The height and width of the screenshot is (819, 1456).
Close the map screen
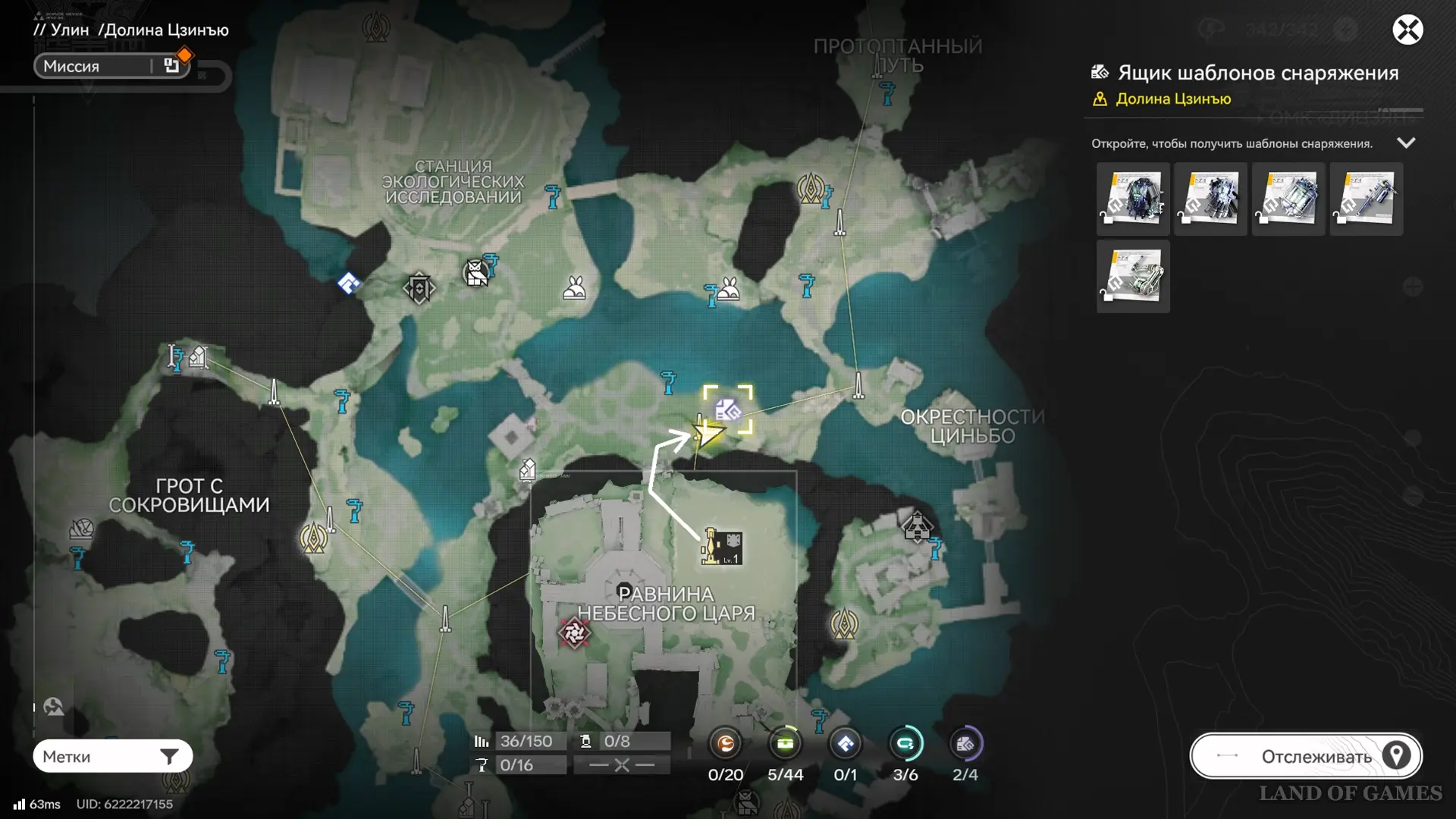click(x=1407, y=30)
